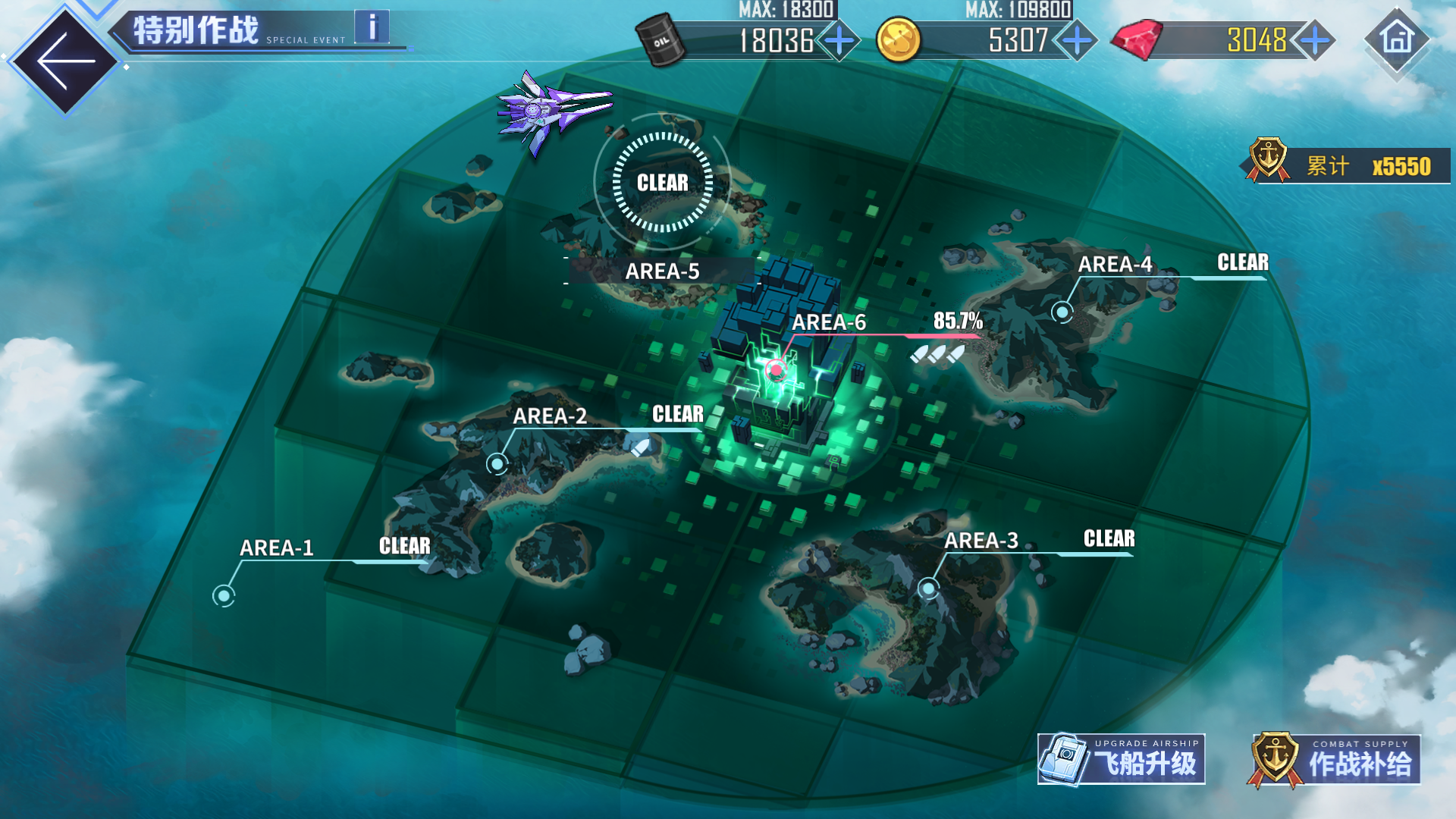Open the Combat Supply shop
Image resolution: width=1456 pixels, height=819 pixels.
pyautogui.click(x=1335, y=759)
